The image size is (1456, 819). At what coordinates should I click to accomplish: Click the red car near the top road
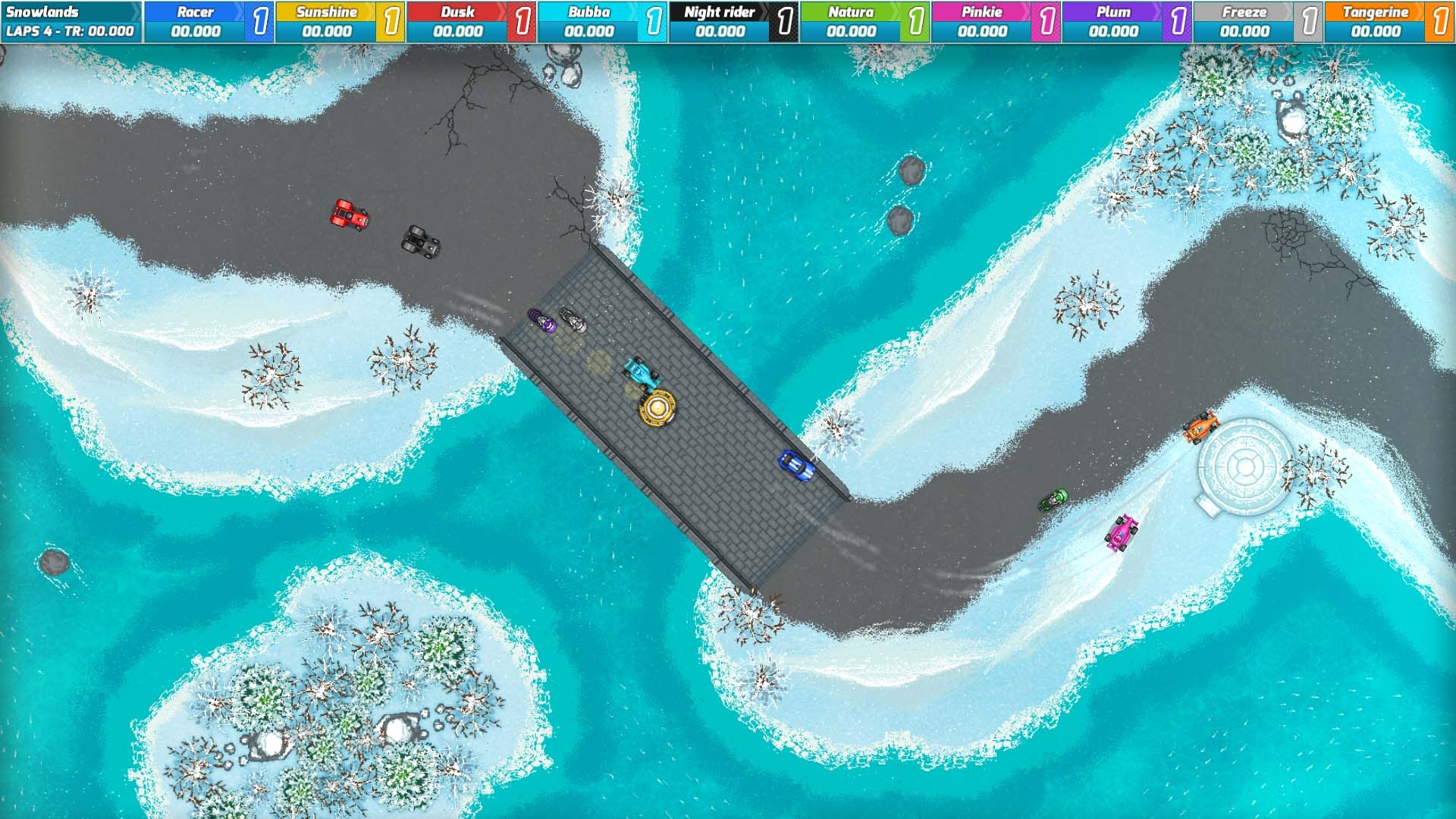pyautogui.click(x=349, y=213)
